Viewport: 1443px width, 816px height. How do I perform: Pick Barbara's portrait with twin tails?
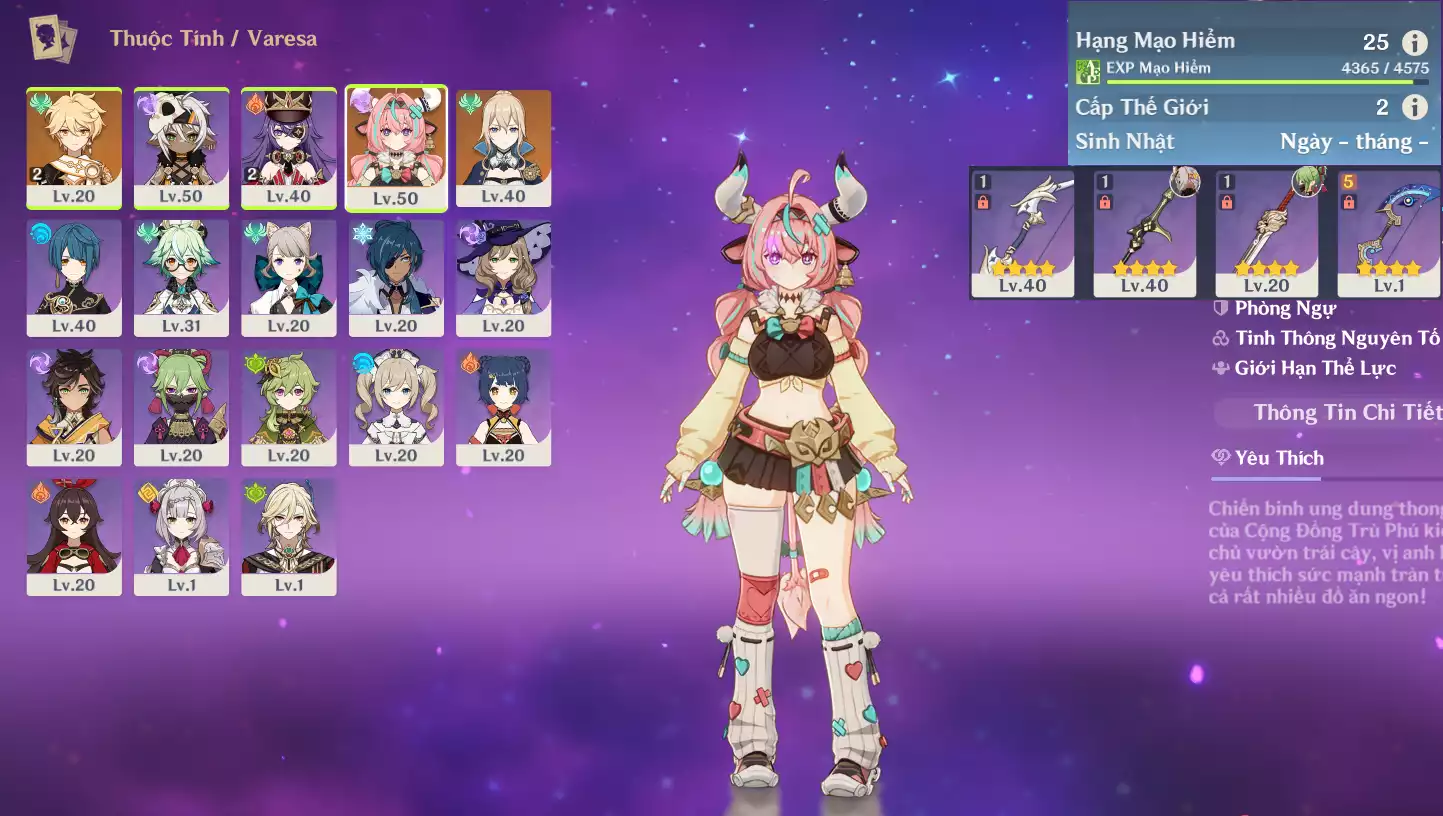(x=396, y=406)
